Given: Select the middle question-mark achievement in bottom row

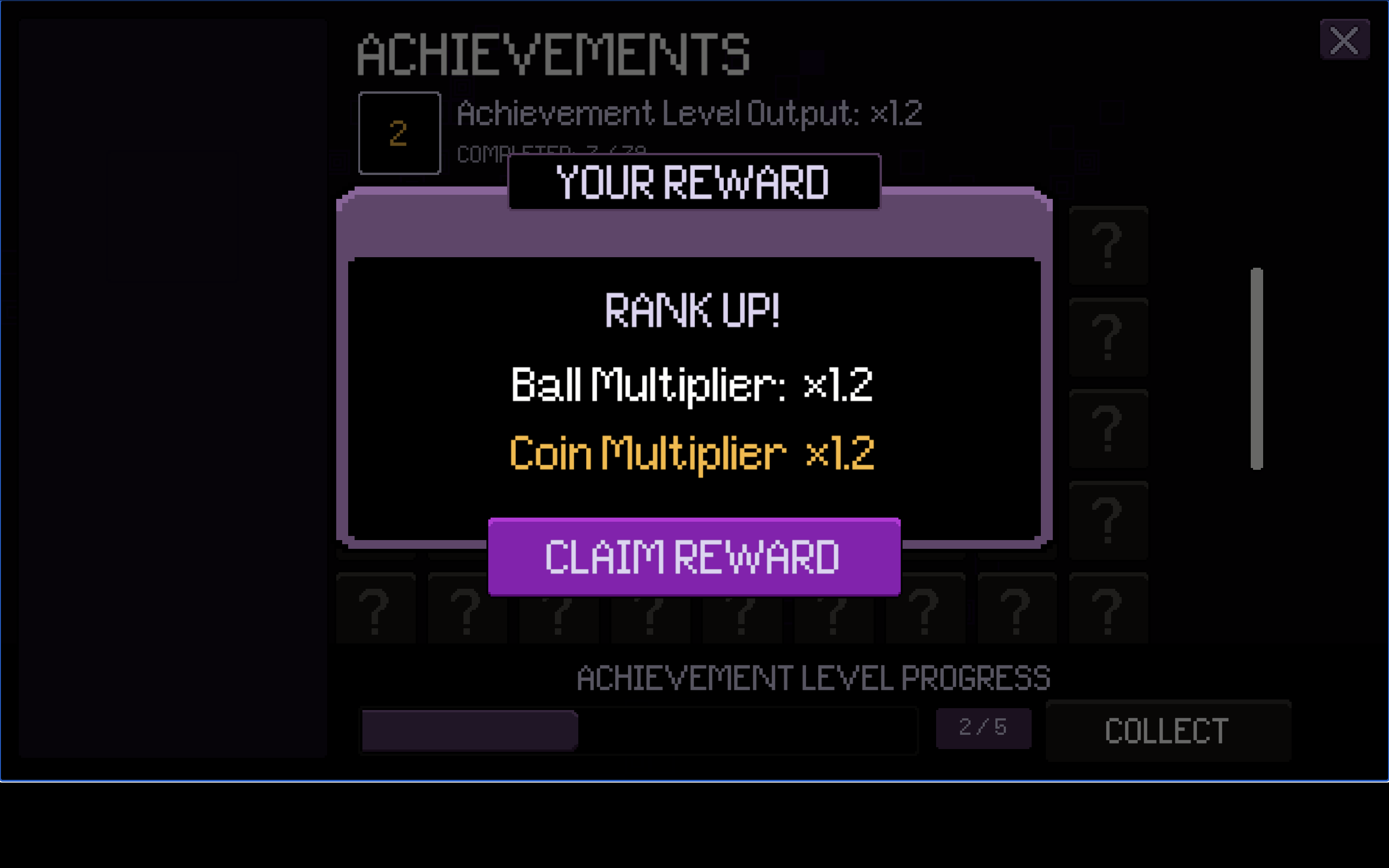Looking at the screenshot, I should coord(743,609).
